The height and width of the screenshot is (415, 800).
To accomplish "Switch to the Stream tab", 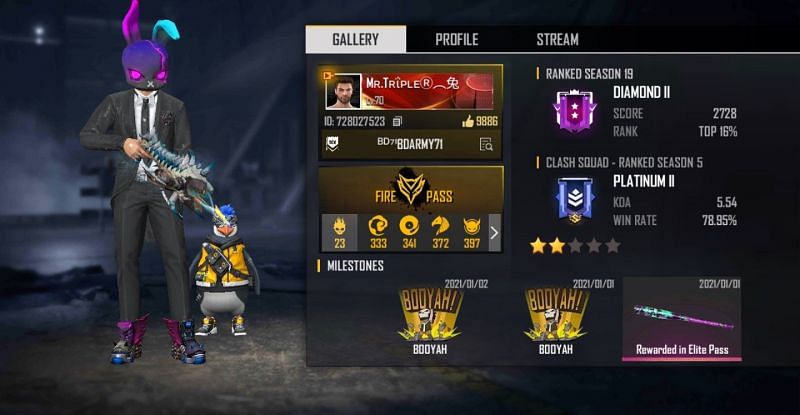I will [x=557, y=40].
